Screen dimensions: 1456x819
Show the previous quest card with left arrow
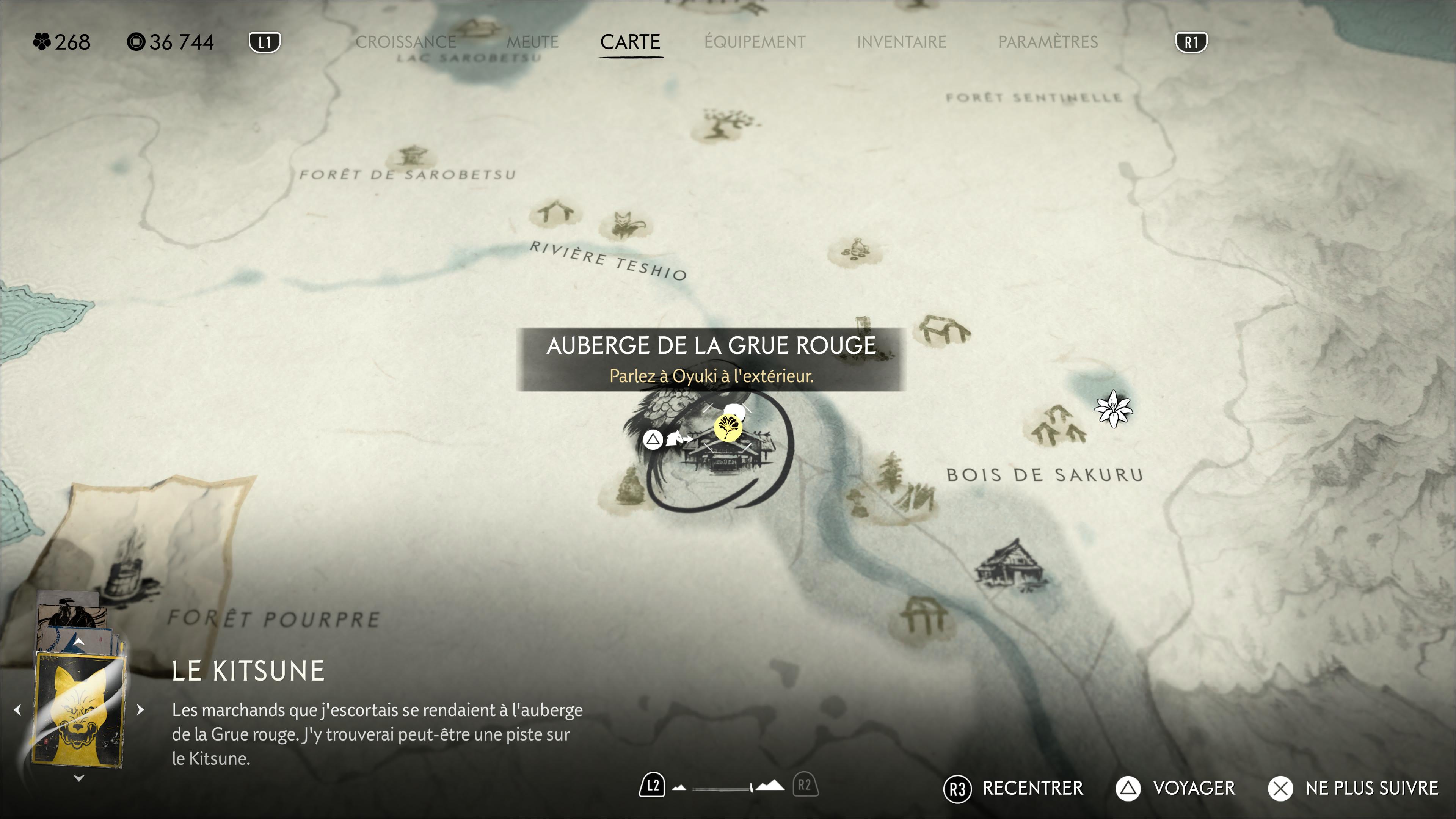17,709
